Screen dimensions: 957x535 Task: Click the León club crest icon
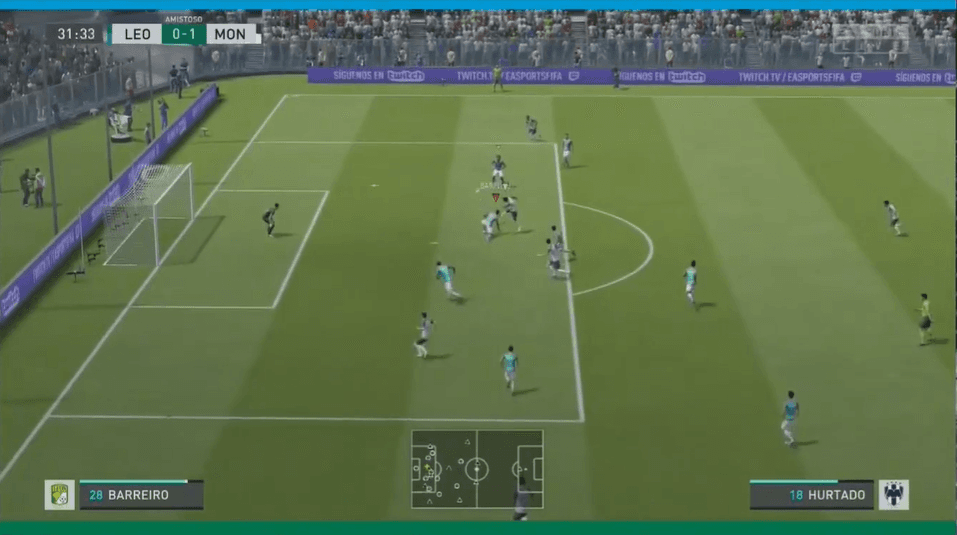tap(59, 495)
